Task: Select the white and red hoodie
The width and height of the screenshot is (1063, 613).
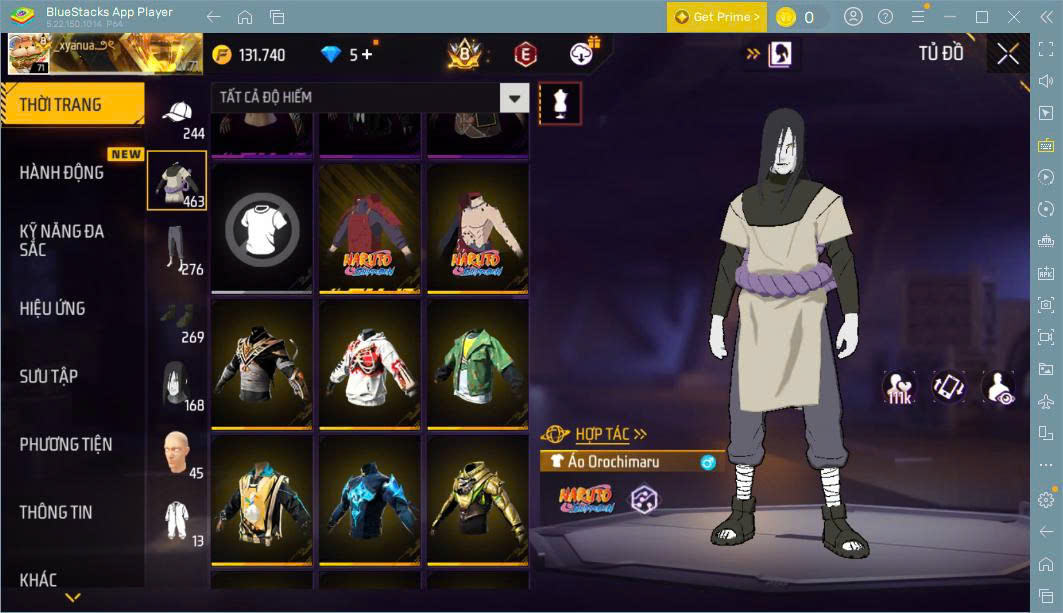Action: 370,363
